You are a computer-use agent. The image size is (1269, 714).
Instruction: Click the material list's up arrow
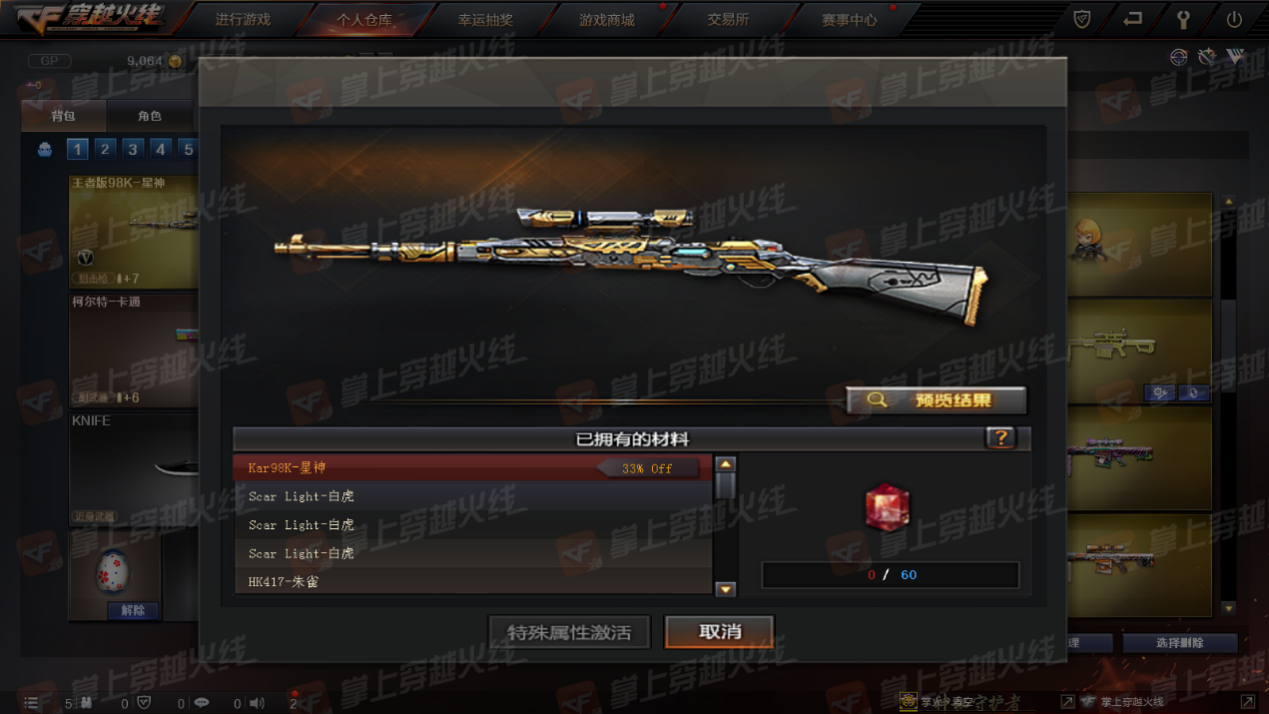click(x=726, y=465)
